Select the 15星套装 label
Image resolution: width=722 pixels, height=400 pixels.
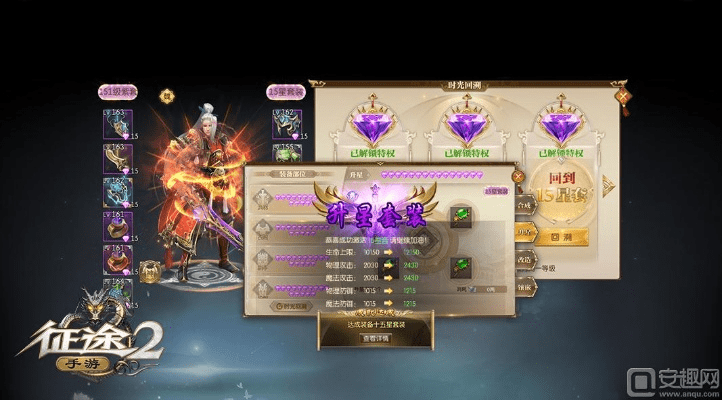286,91
